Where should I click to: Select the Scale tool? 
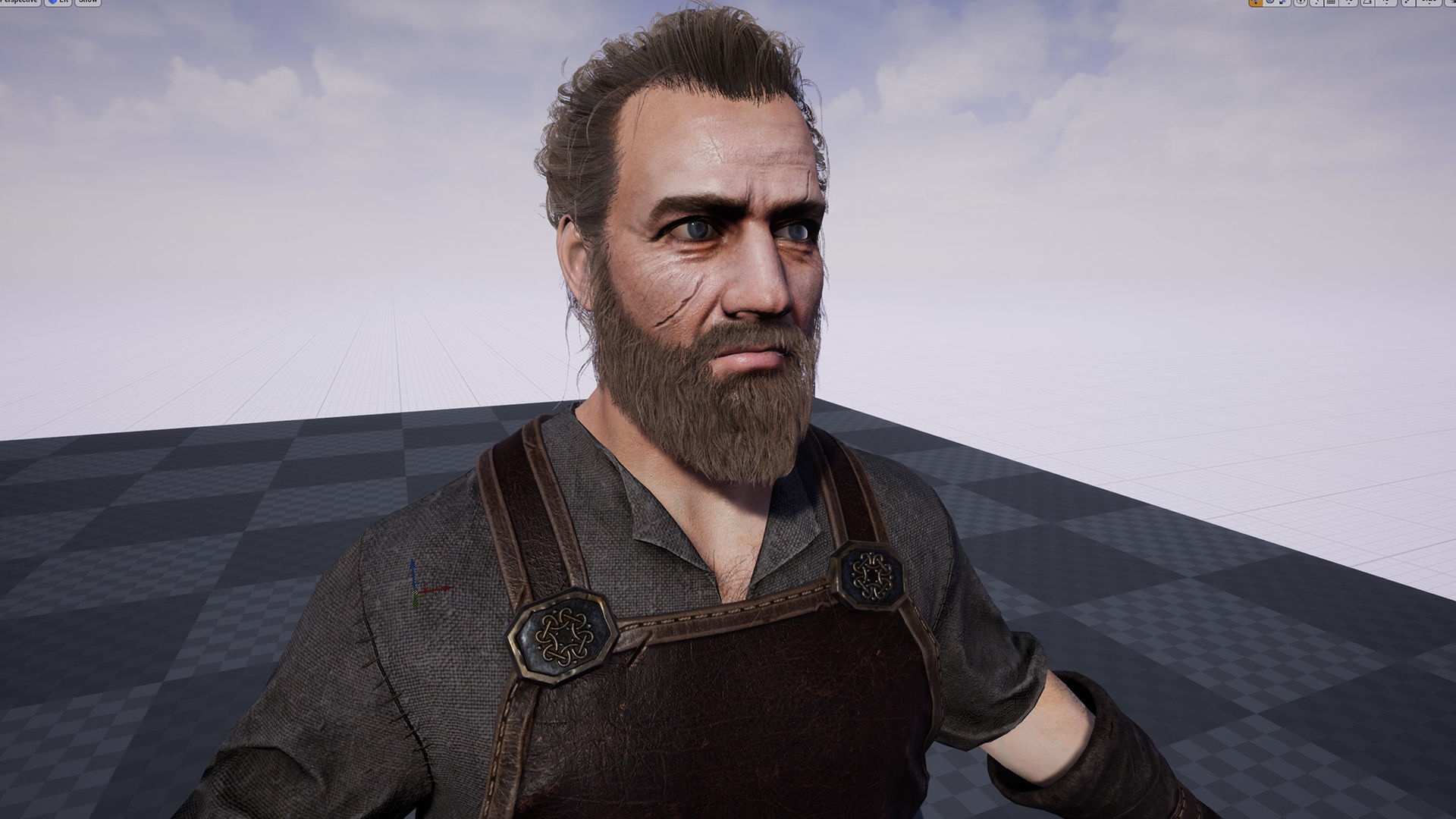coord(1282,3)
